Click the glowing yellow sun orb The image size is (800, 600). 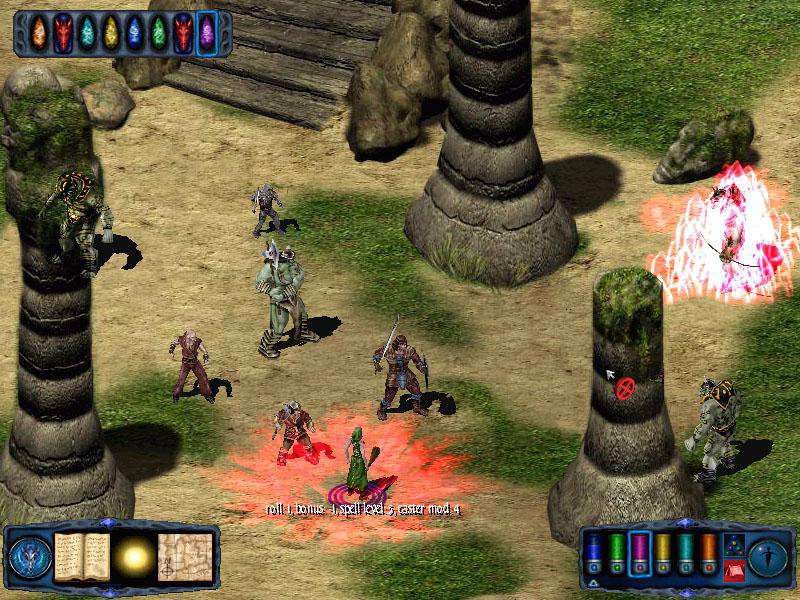[x=134, y=553]
